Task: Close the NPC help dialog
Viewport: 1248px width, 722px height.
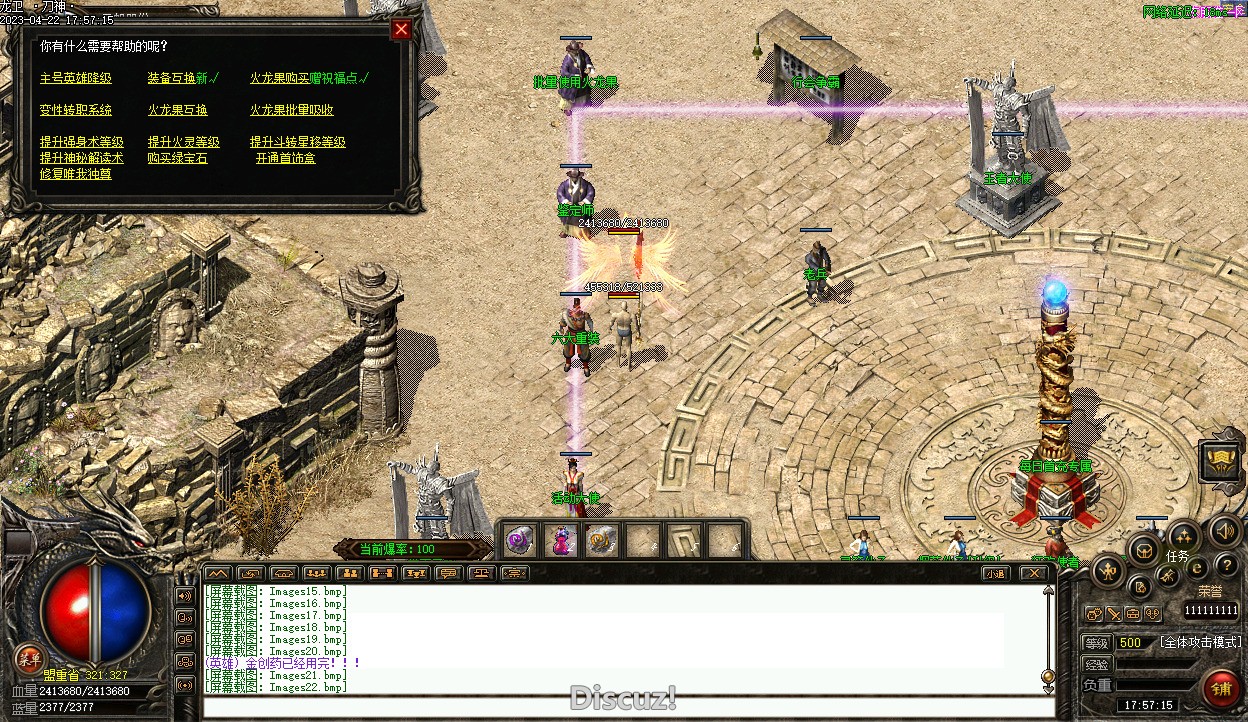Action: point(401,29)
